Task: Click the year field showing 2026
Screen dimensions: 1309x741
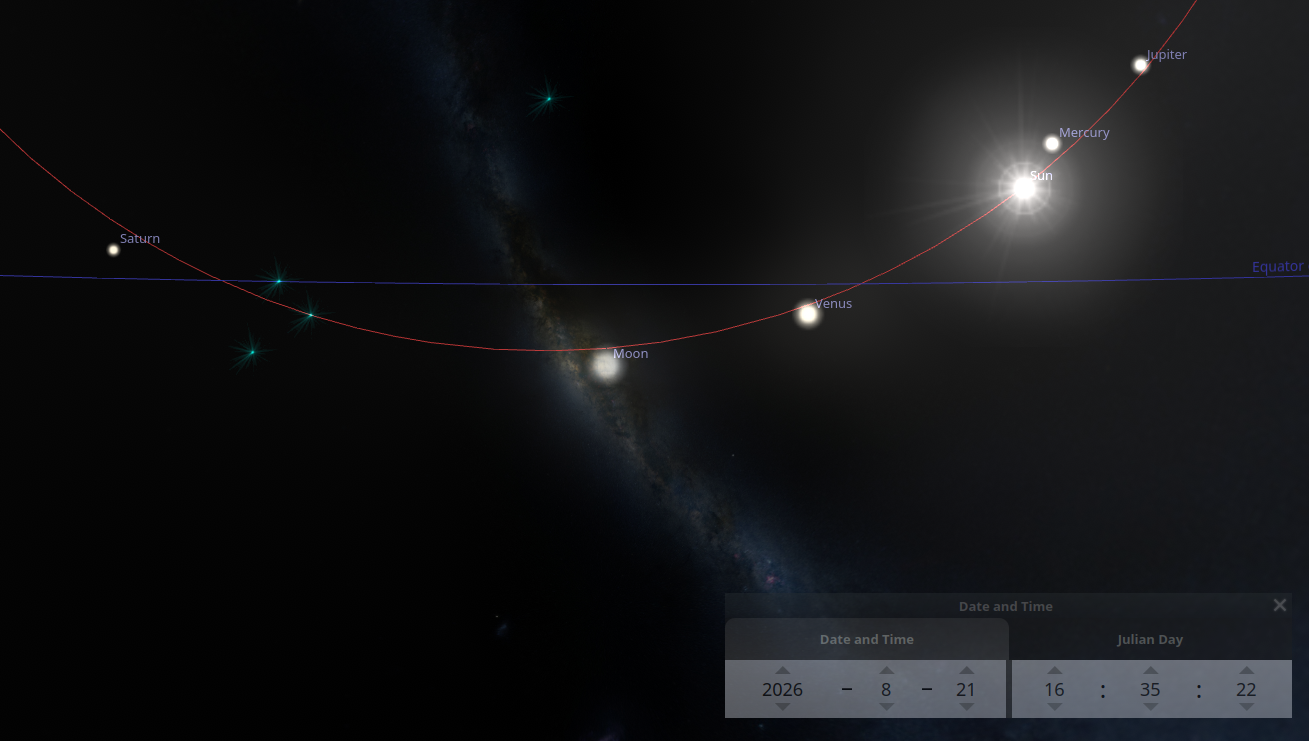Action: coord(782,689)
